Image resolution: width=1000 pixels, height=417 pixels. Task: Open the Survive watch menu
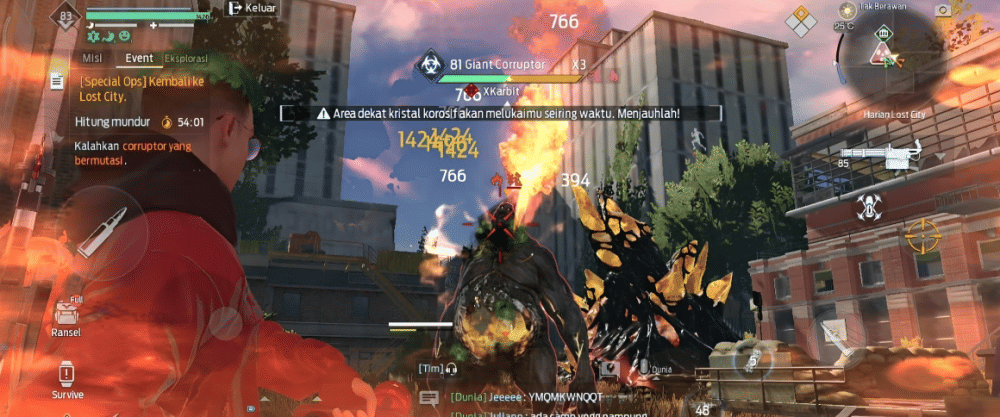click(x=66, y=378)
